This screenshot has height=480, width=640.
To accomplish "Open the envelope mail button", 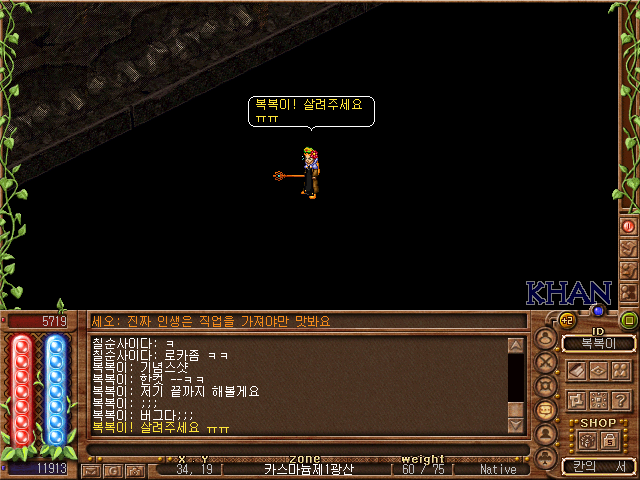I will [x=92, y=469].
